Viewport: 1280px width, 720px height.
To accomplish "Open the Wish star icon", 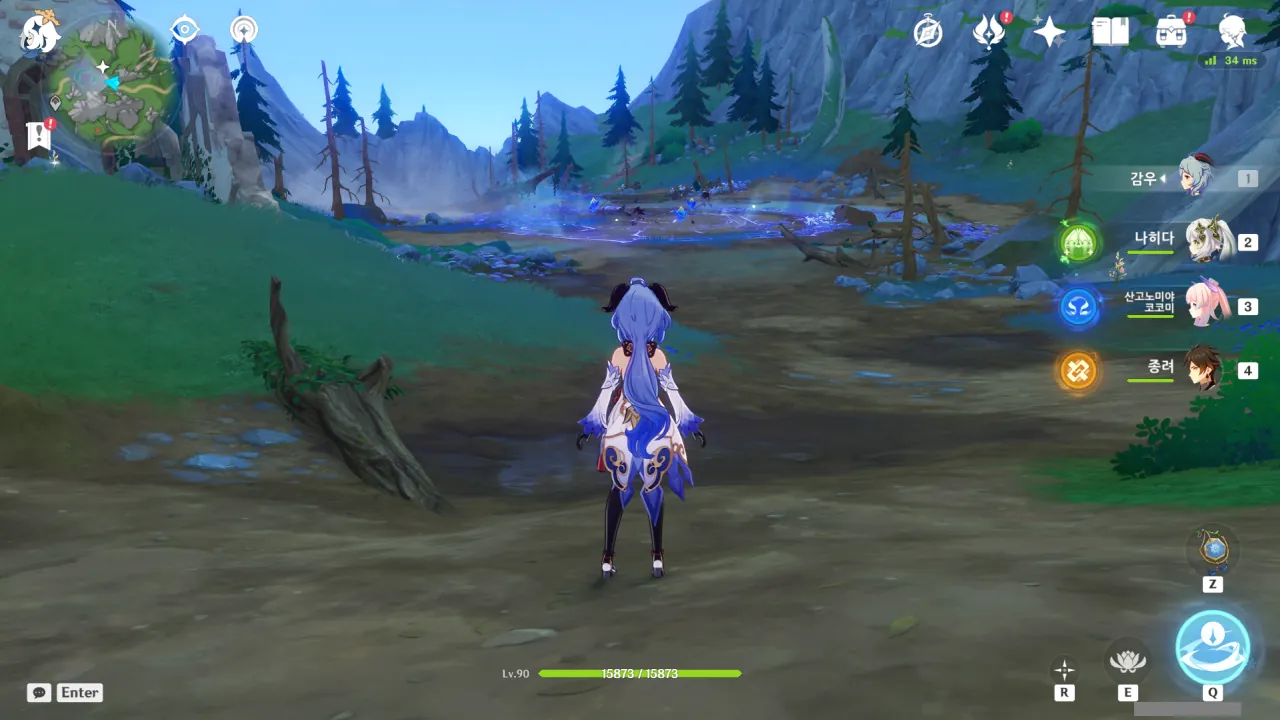I will 1049,33.
